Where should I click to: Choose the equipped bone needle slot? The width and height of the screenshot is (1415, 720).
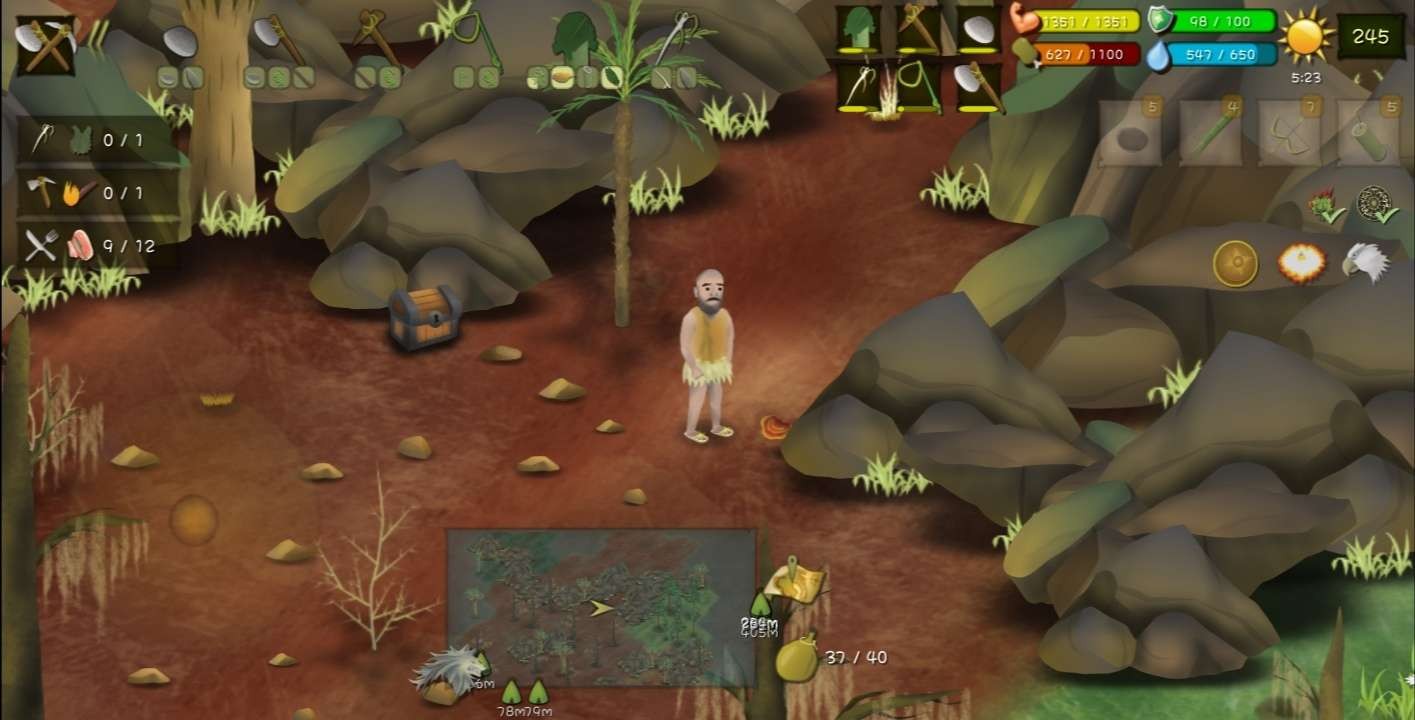point(859,86)
